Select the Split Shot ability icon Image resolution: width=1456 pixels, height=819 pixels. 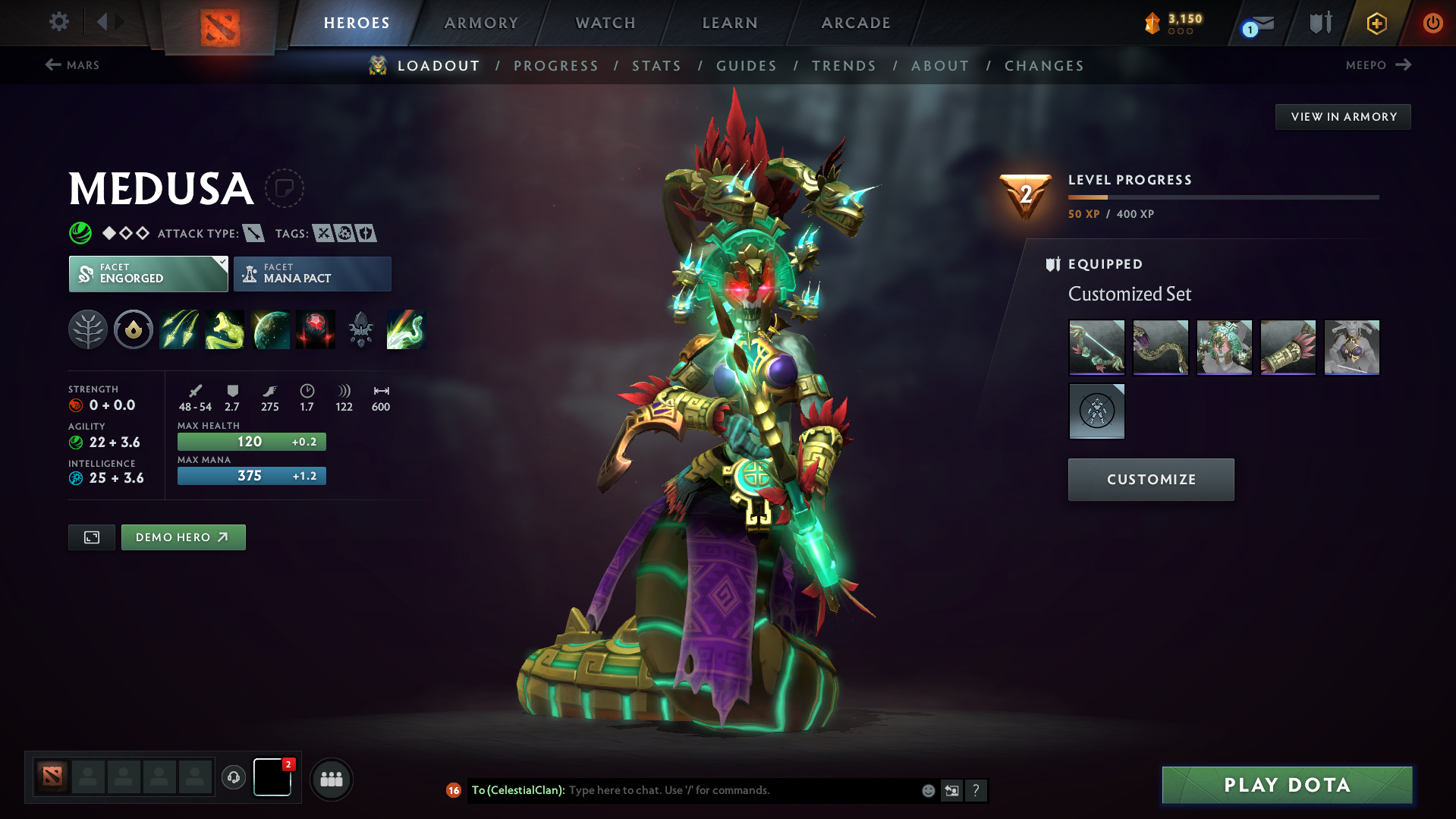pos(179,329)
